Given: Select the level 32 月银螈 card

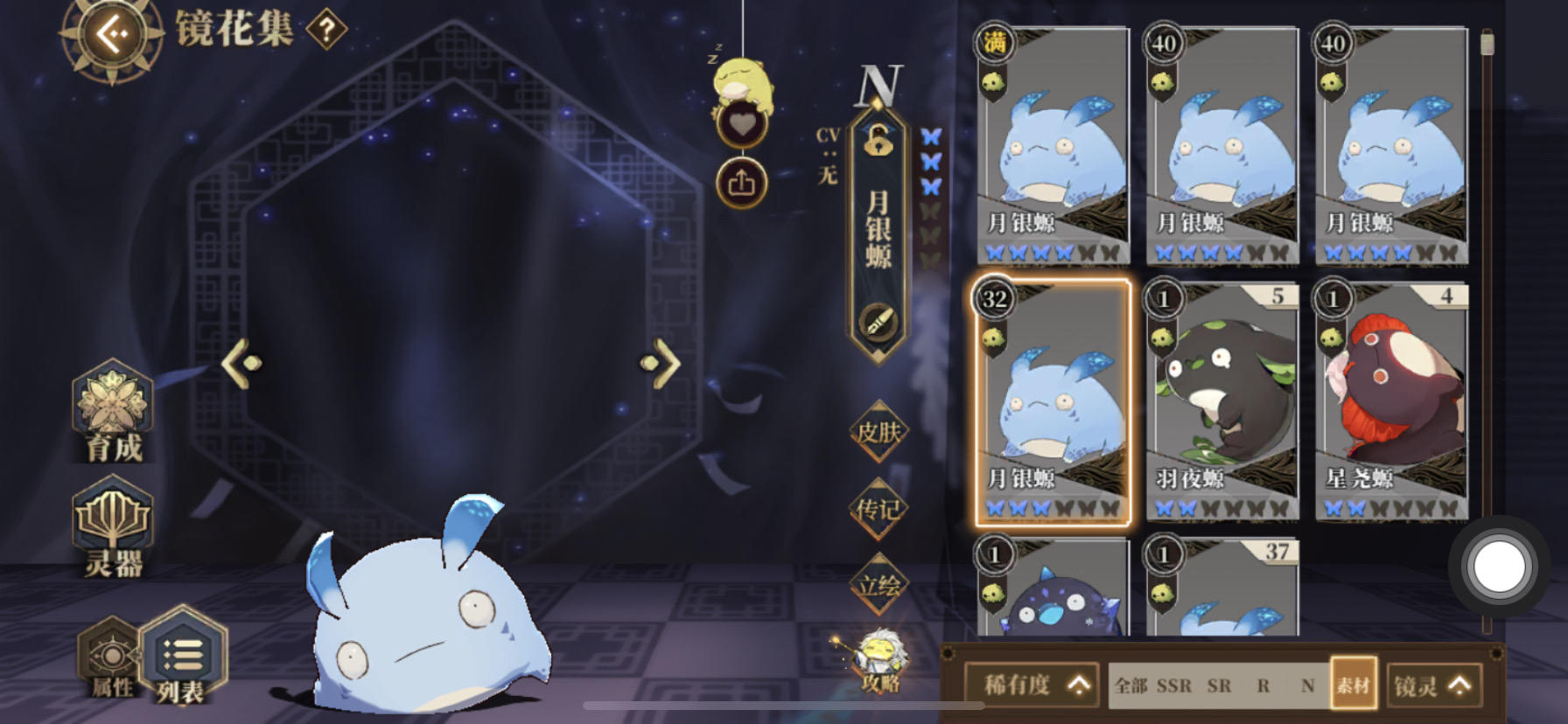Looking at the screenshot, I should click(x=1052, y=402).
